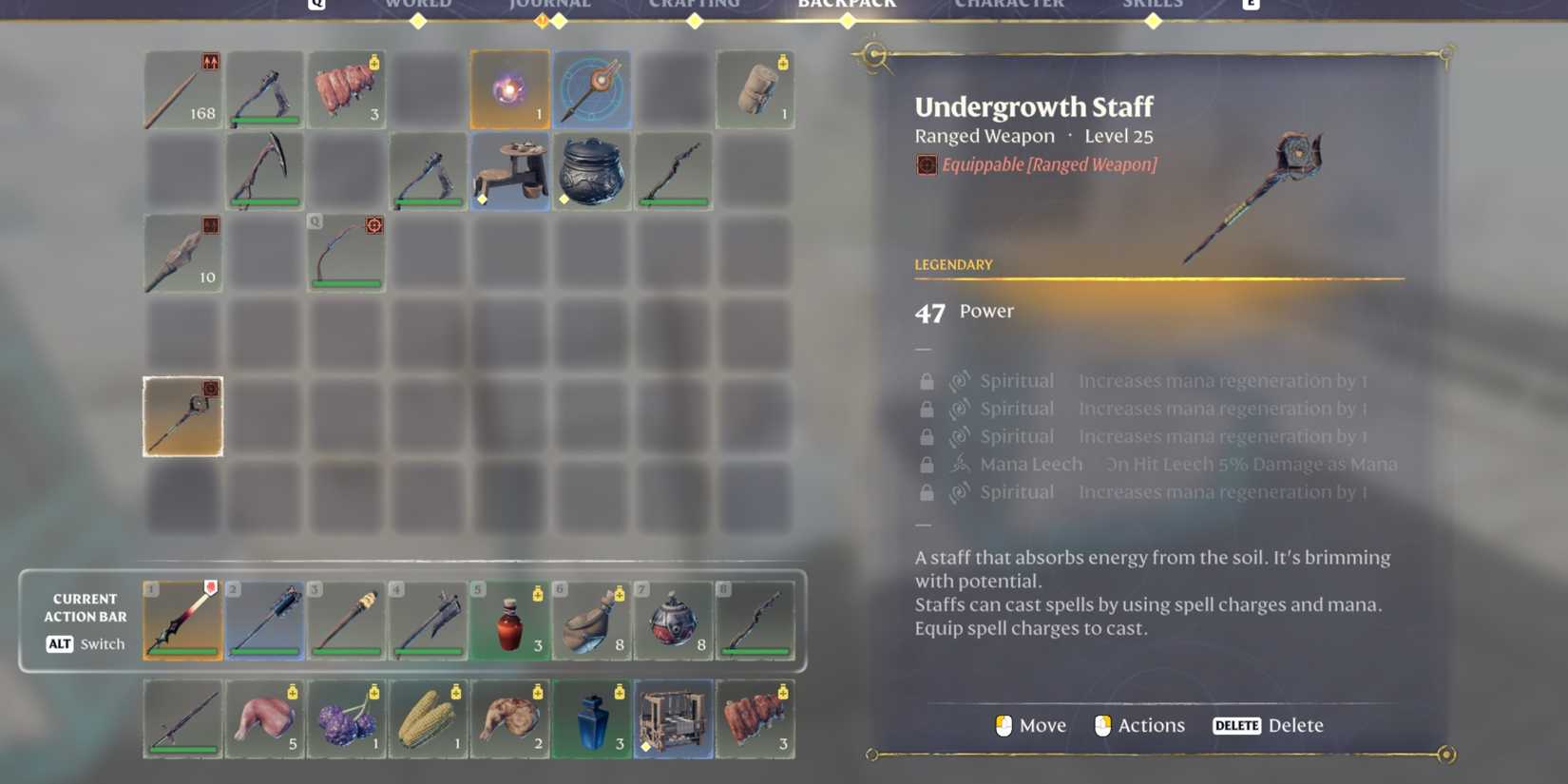Open the Skills tab
This screenshot has height=784, width=1568.
[1153, 6]
